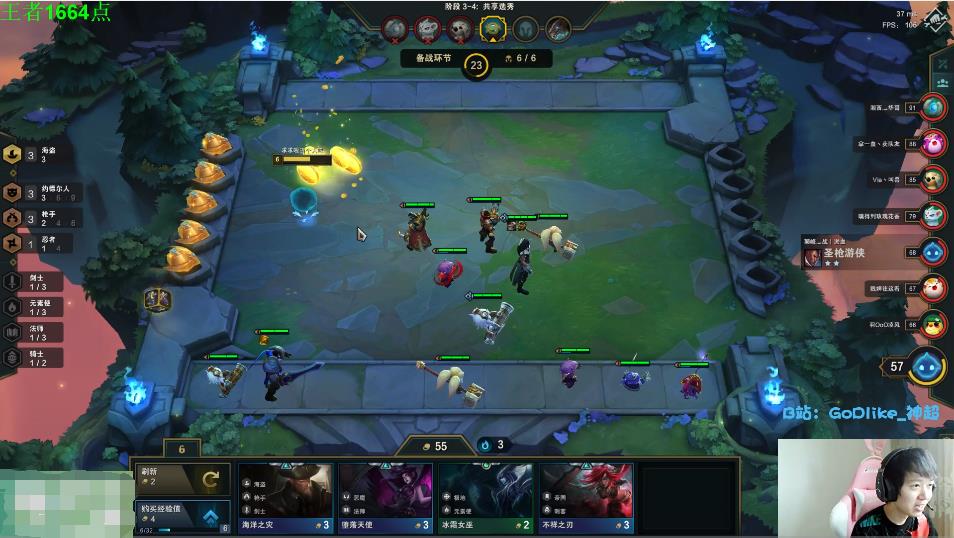Show the 海盗 trait details

[32, 155]
